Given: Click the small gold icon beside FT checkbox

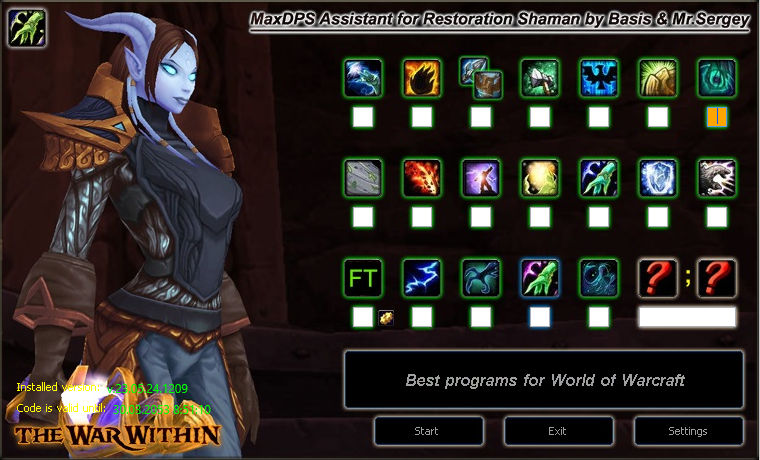Looking at the screenshot, I should point(386,317).
